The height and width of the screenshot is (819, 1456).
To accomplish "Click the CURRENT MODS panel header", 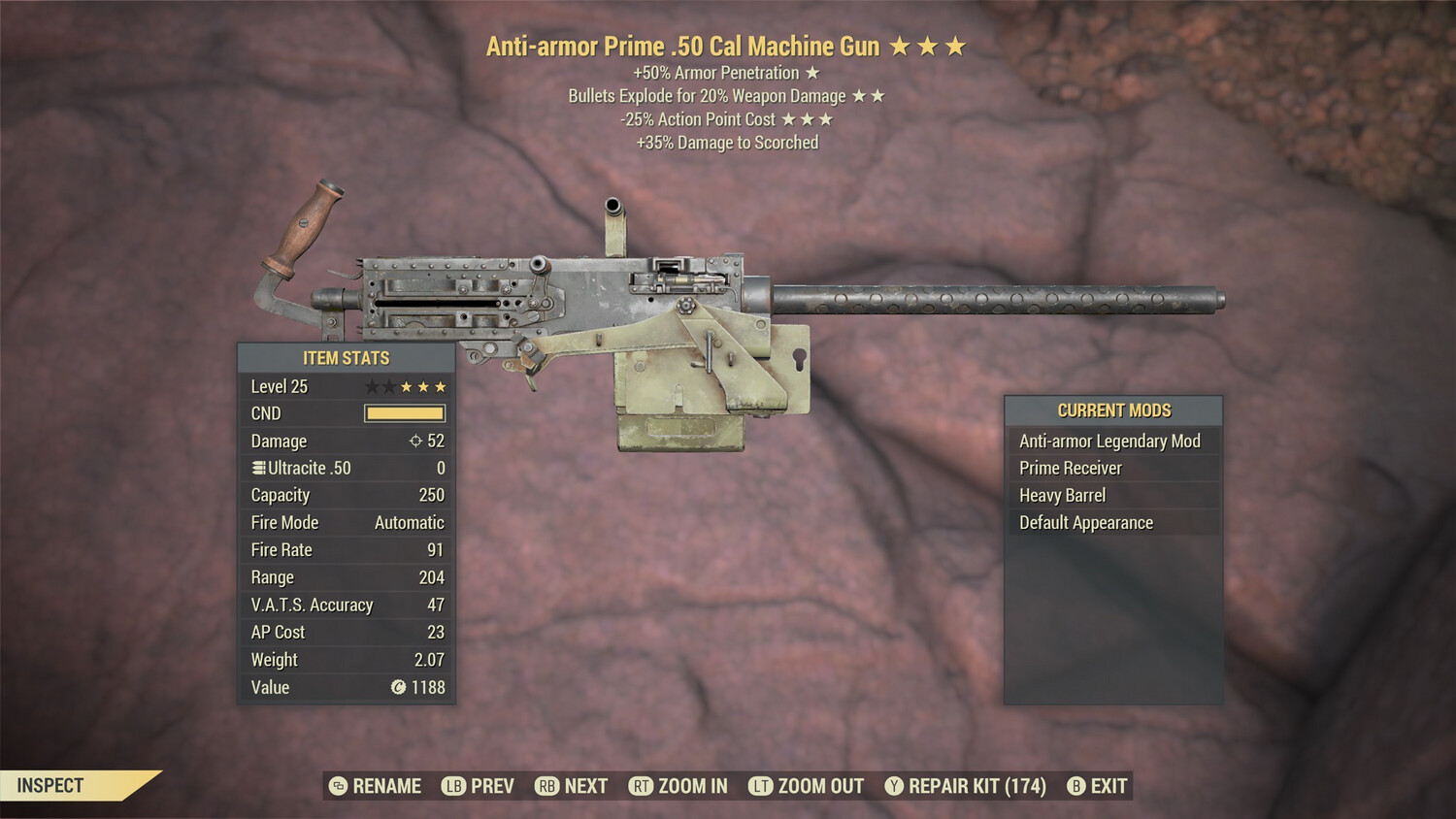I will click(x=1113, y=410).
